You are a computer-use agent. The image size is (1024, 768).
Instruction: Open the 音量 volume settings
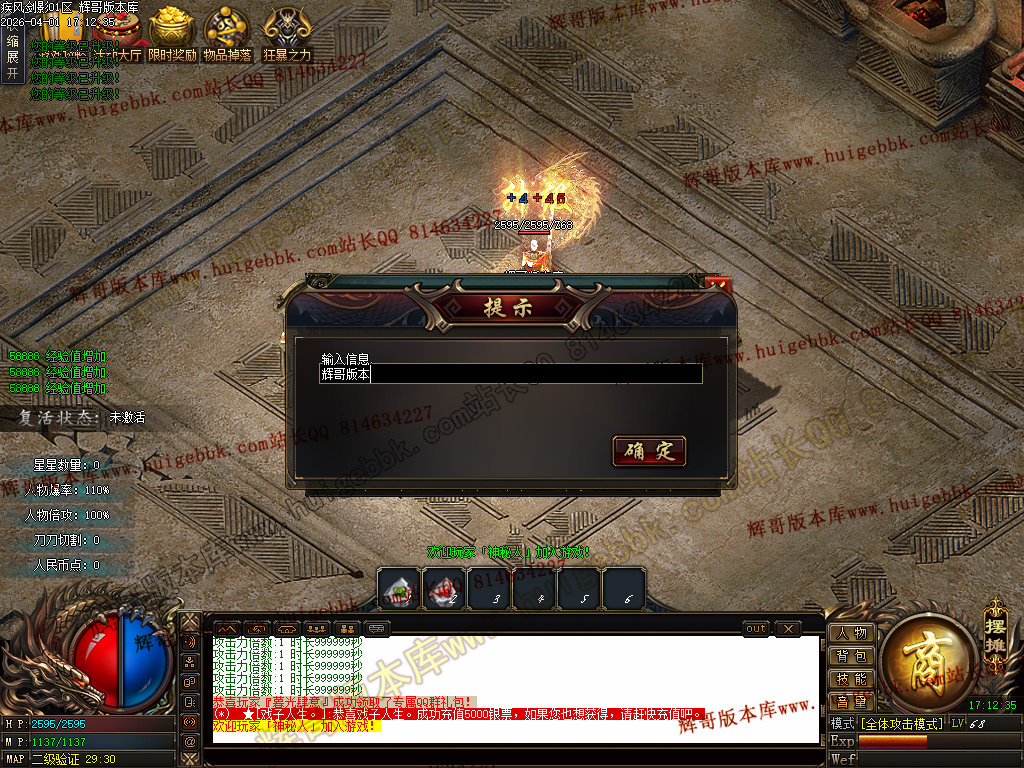pos(852,702)
